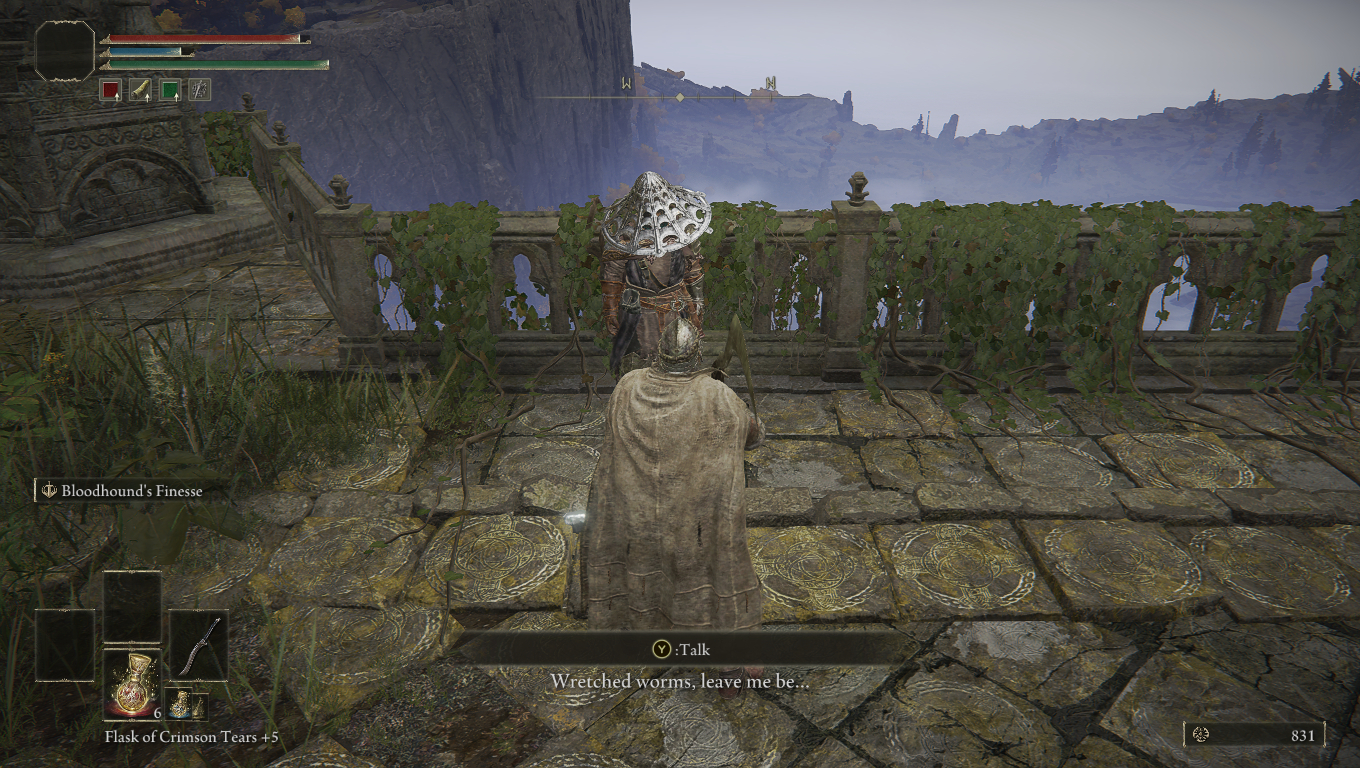Select the curved sword weapon slot
This screenshot has width=1360, height=768.
197,645
